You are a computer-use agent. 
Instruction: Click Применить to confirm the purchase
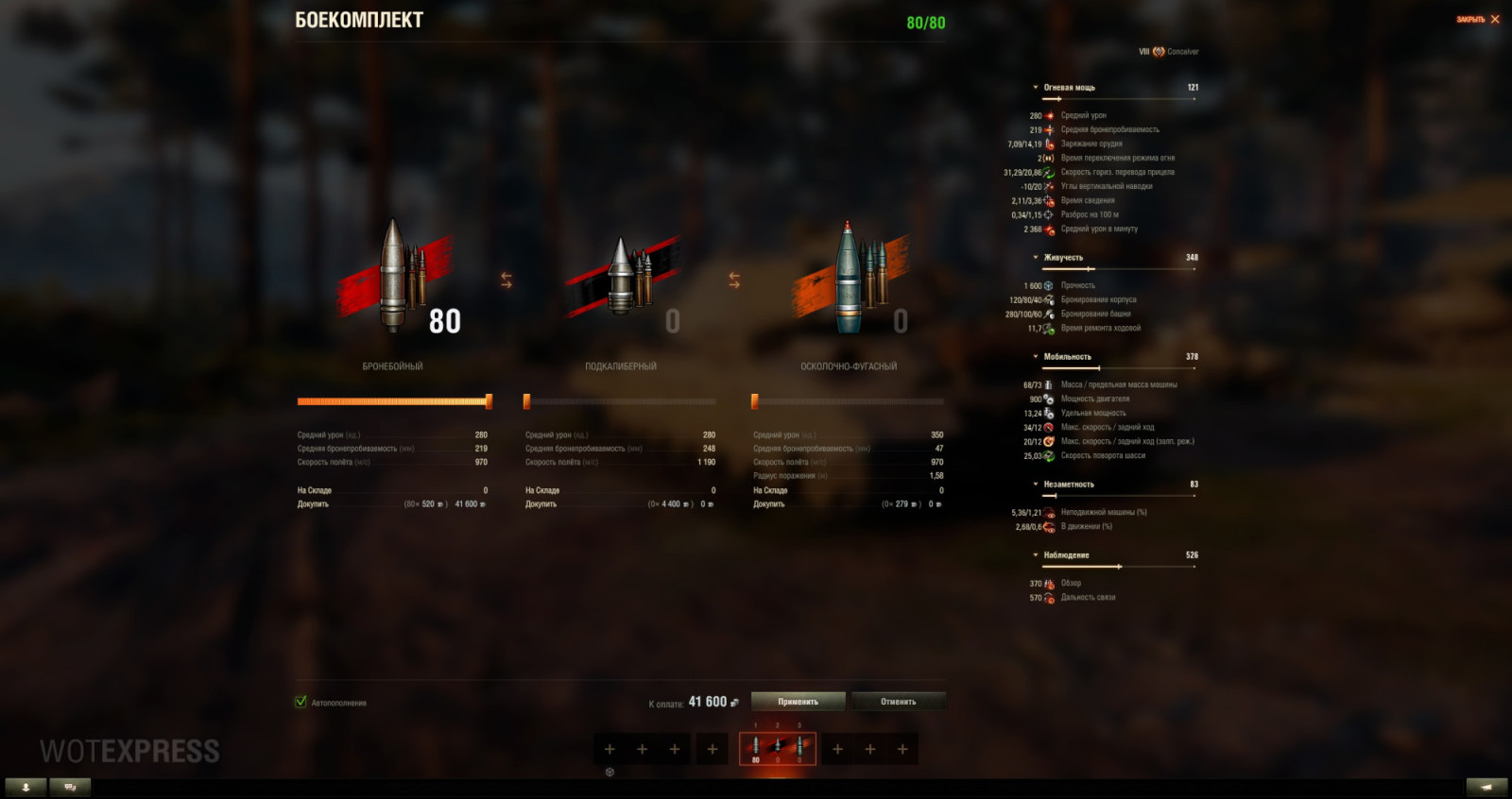tap(797, 701)
